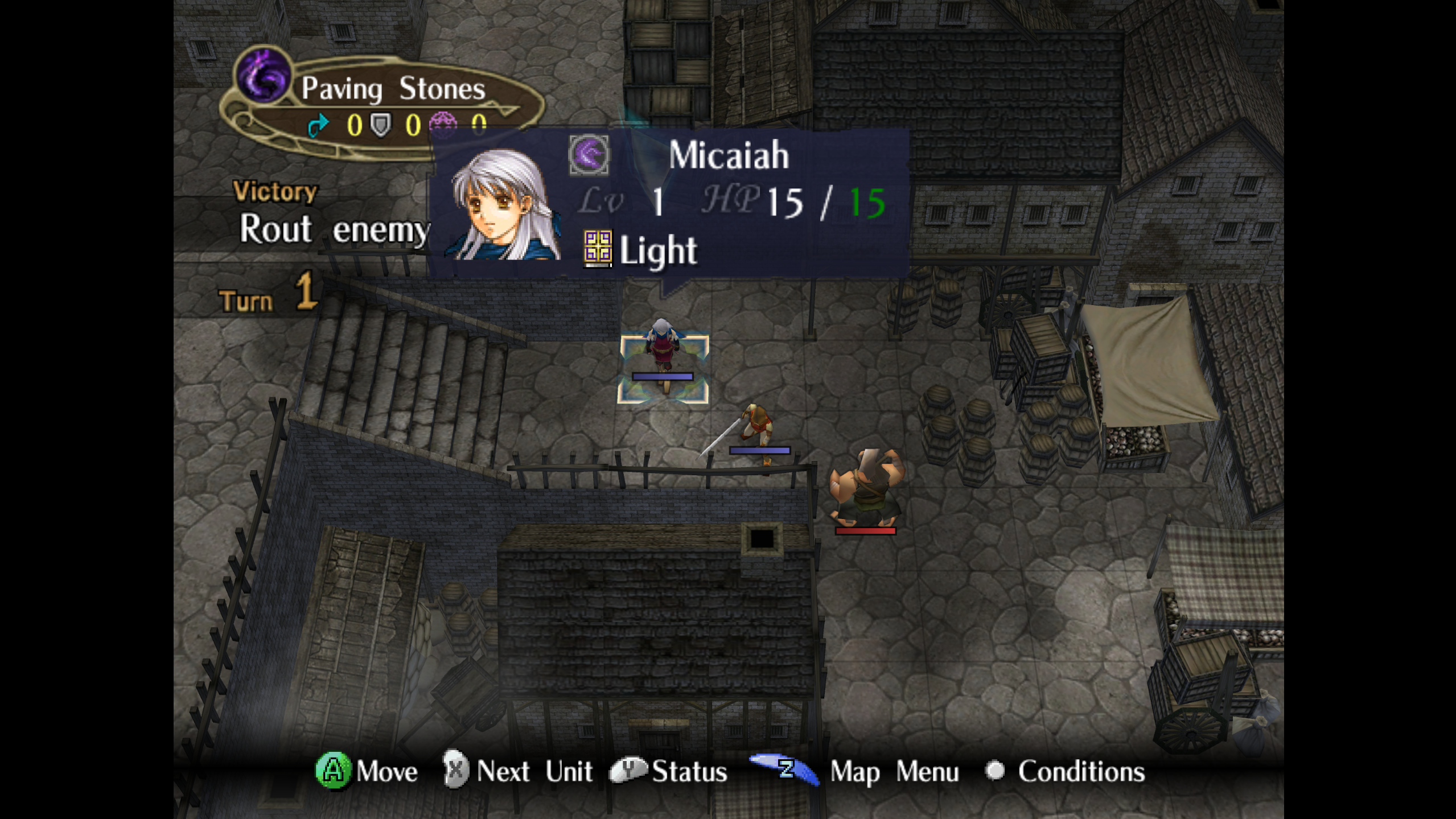Click Micaiah's portrait in the unit panel
Viewport: 1456px width, 819px height.
503,206
